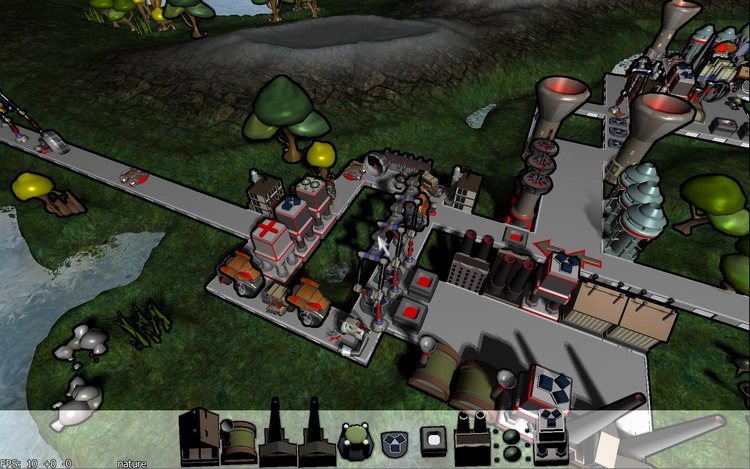Select the tower with blue-dotted top
The image size is (750, 469).
552,438
